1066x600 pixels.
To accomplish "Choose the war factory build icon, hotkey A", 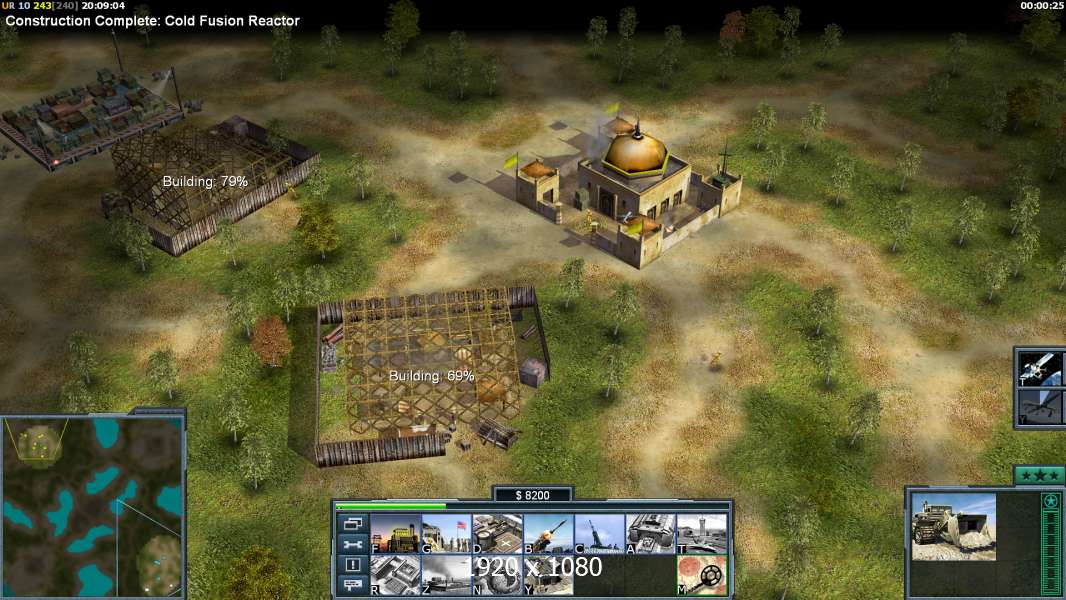I will click(650, 534).
